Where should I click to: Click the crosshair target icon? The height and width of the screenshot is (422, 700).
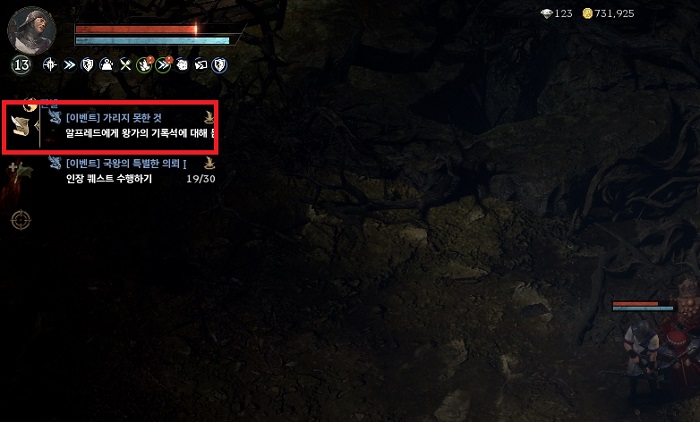point(20,219)
